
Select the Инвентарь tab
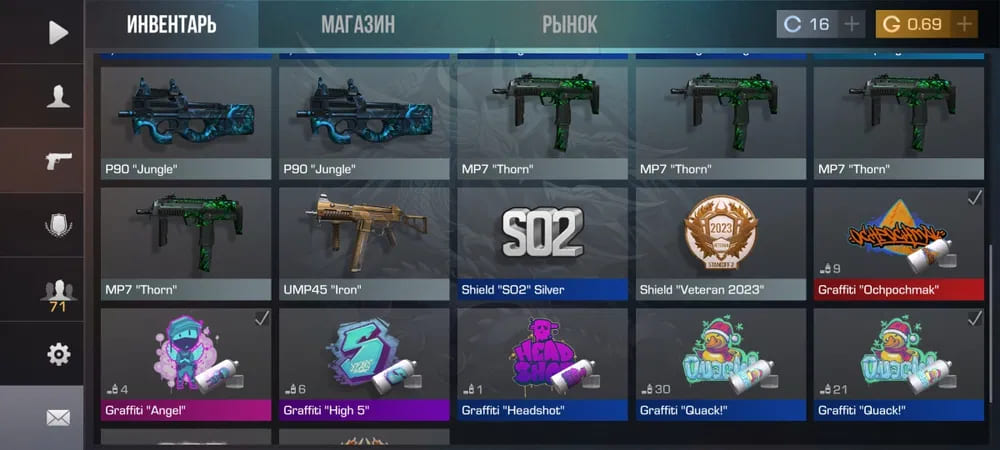click(x=171, y=24)
